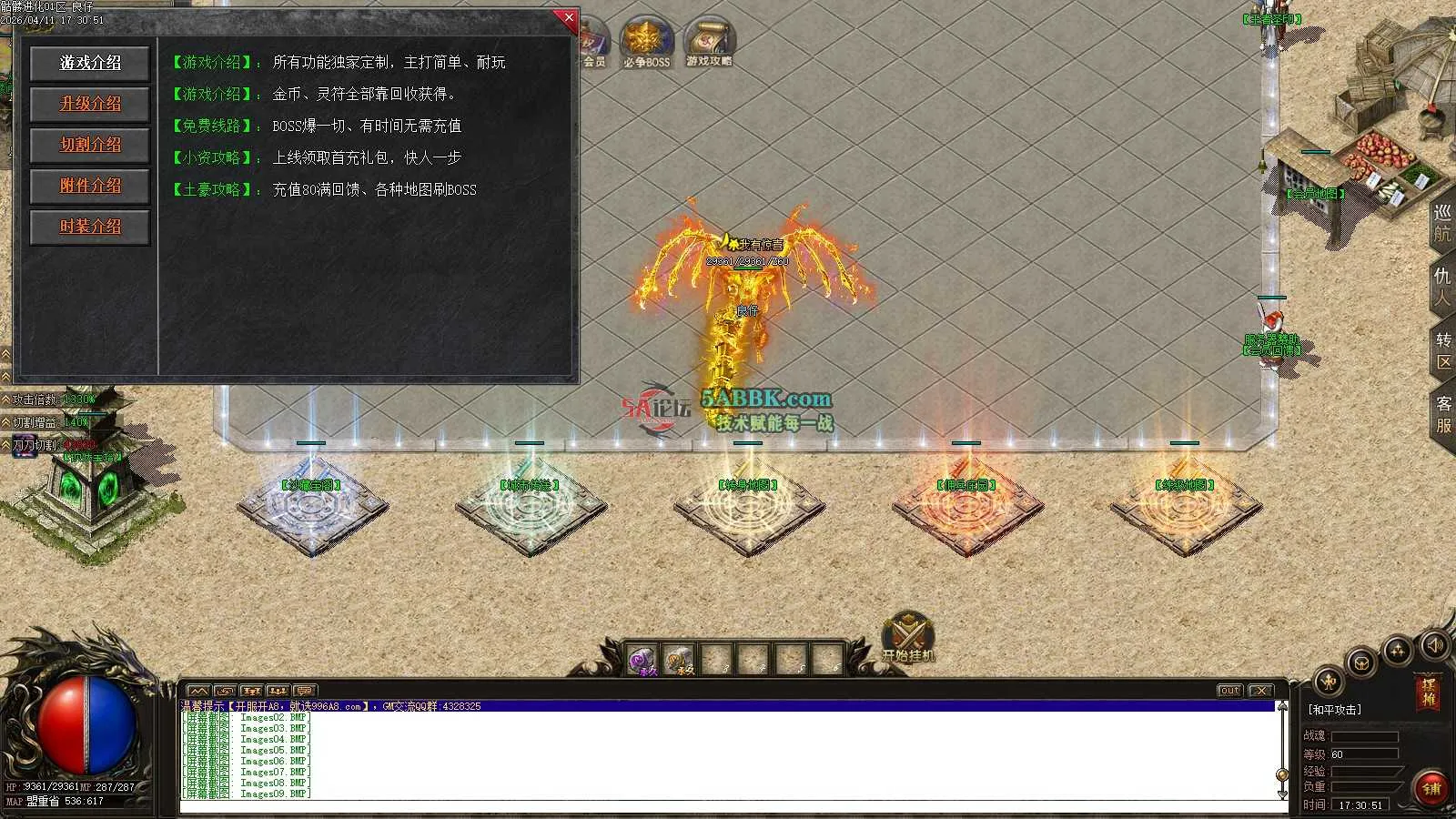Contact support via 客服 tab

1442,414
